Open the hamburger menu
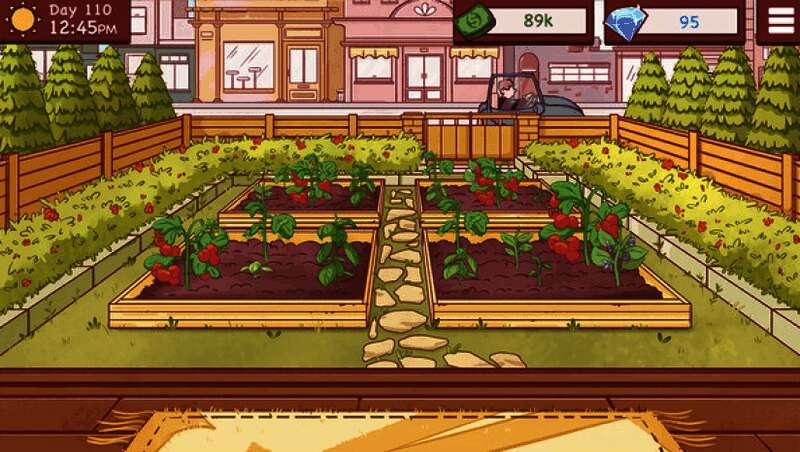The height and width of the screenshot is (452, 800). (x=778, y=20)
